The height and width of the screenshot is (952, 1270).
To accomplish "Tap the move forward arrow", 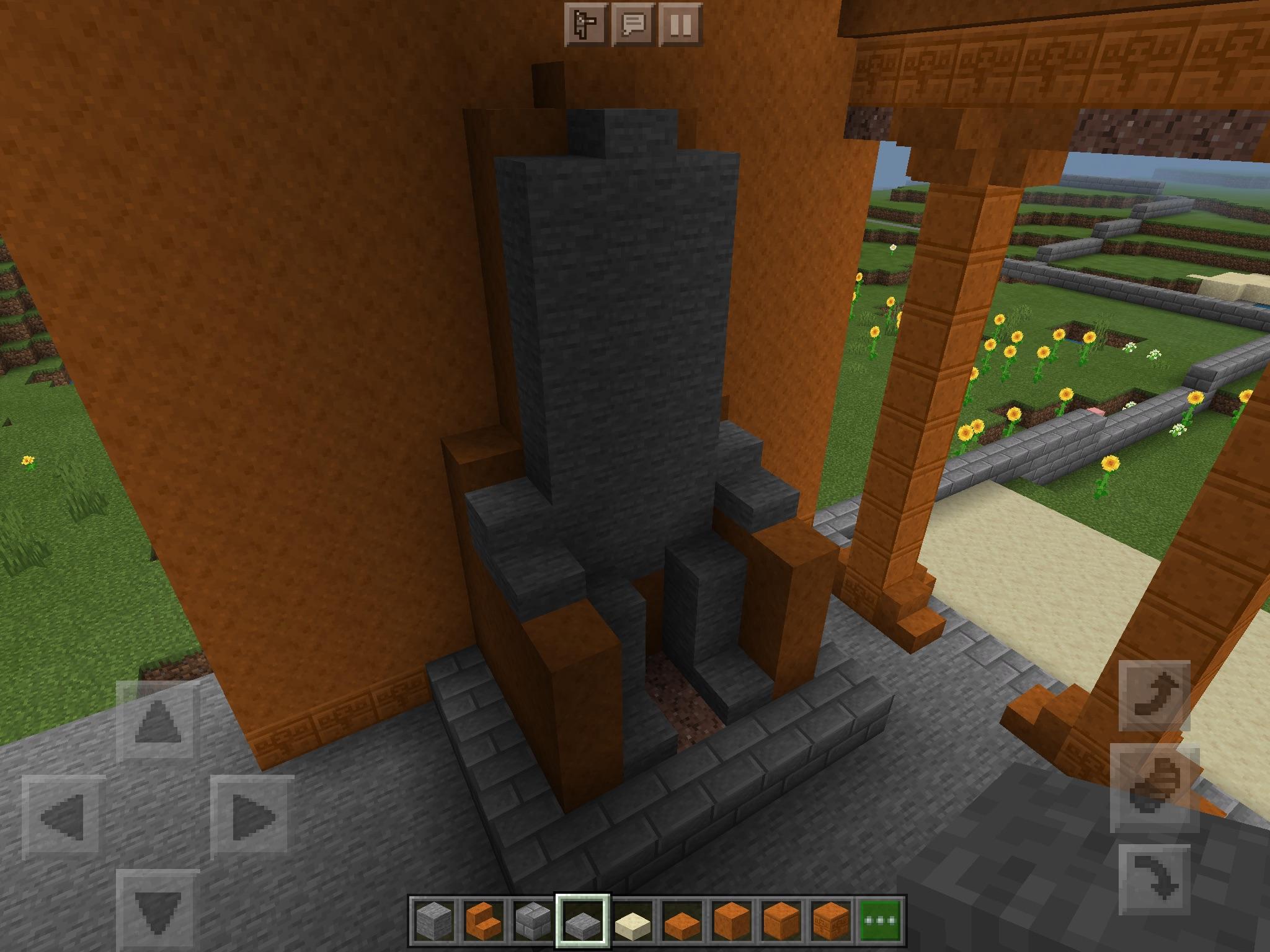I will point(158,721).
